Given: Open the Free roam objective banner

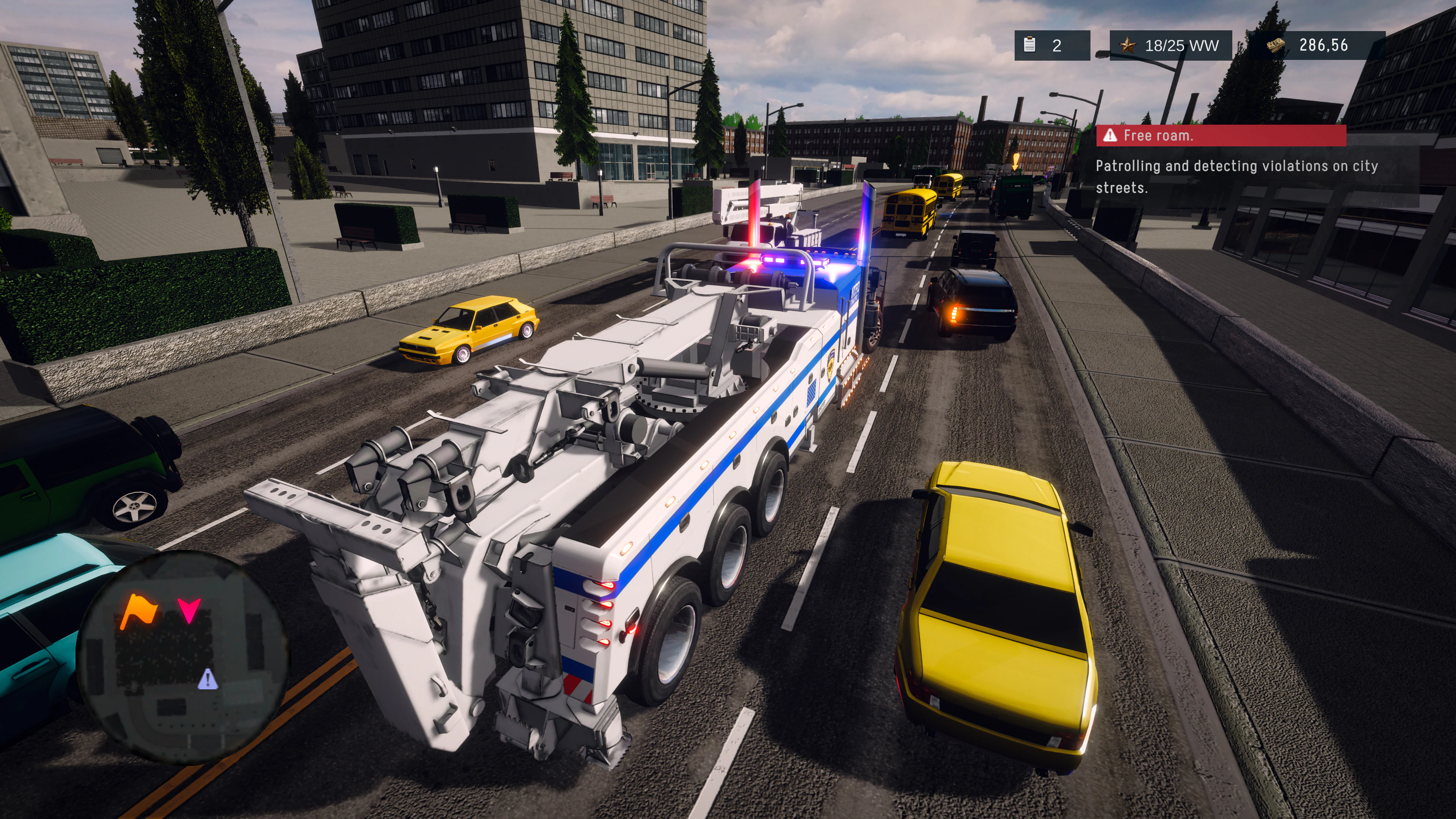Looking at the screenshot, I should [x=1220, y=136].
